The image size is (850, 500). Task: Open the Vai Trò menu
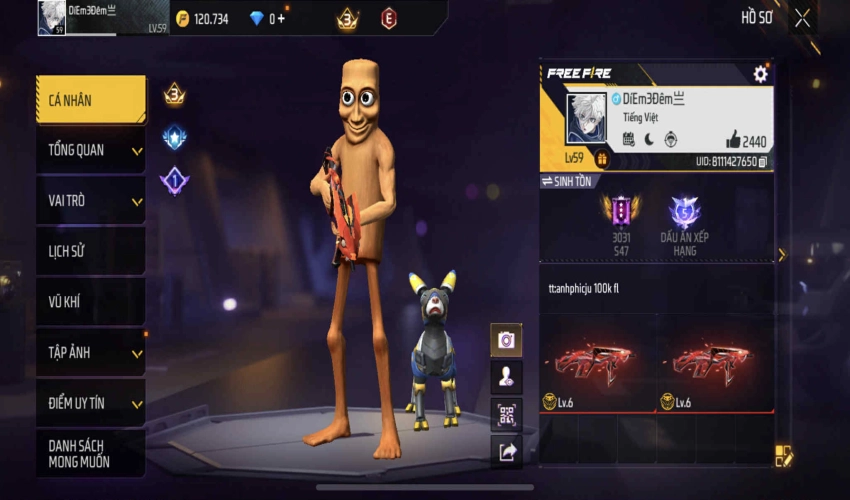coord(90,200)
